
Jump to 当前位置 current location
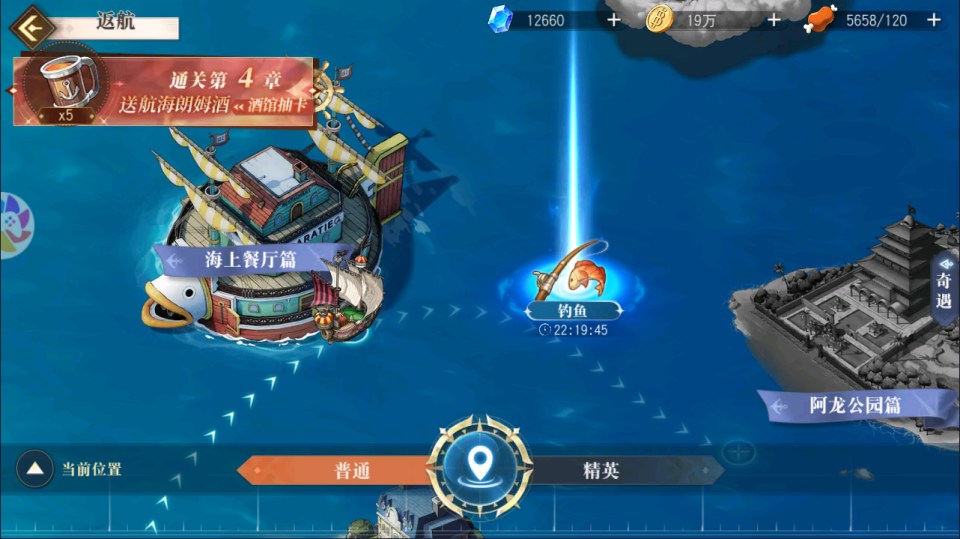36,468
